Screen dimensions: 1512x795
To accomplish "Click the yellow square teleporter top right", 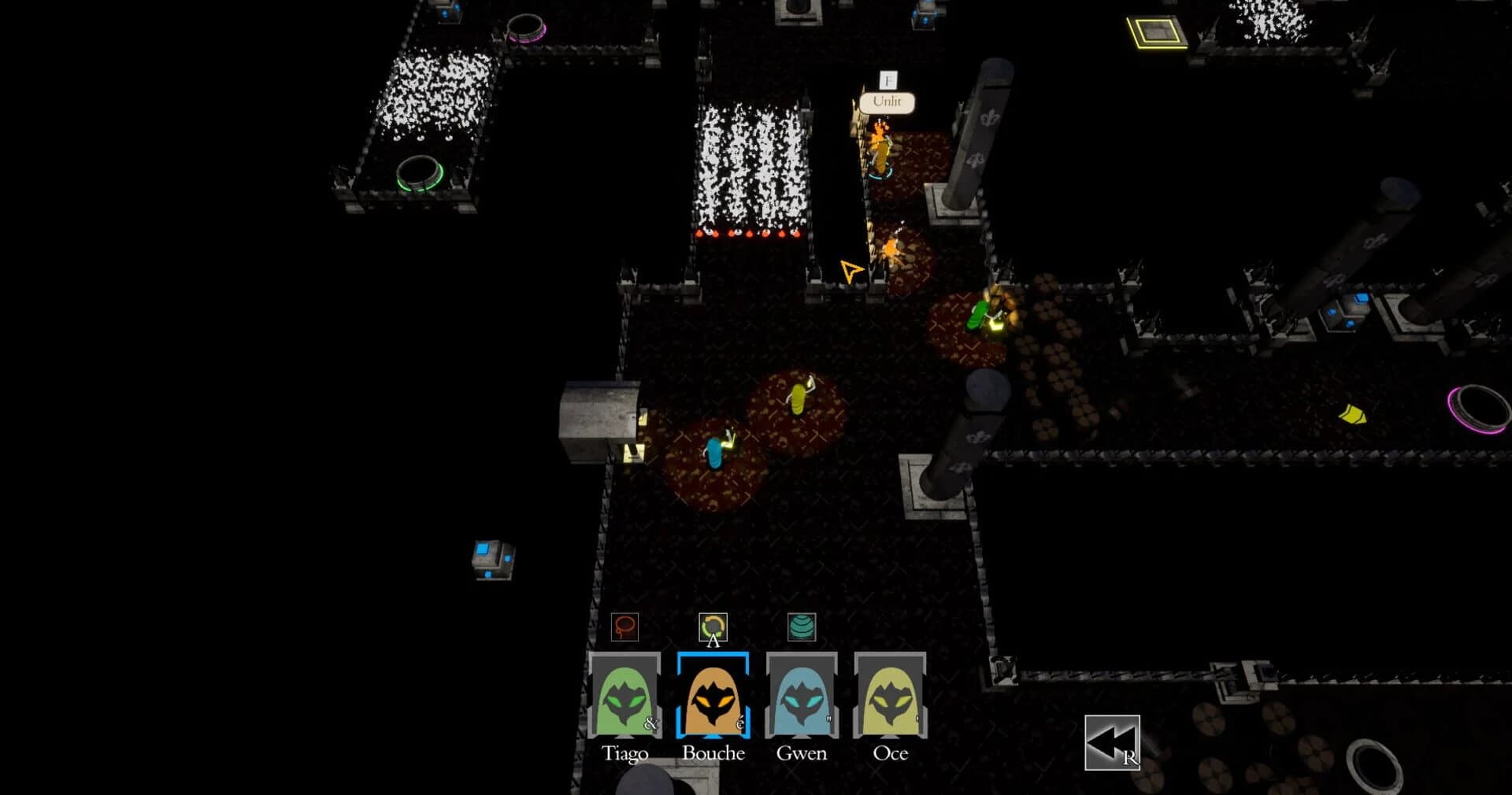I will point(1154,35).
